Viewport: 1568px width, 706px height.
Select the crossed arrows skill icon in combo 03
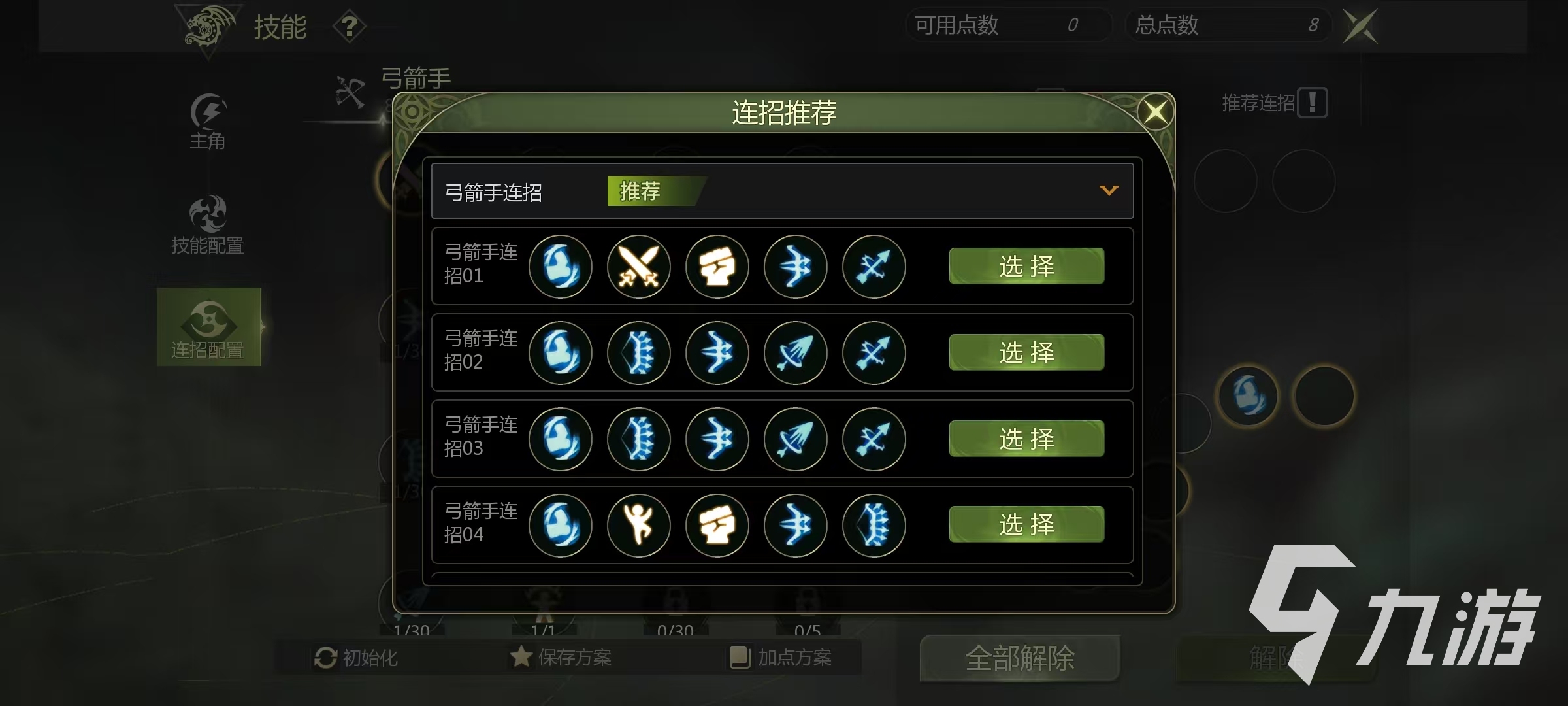(874, 439)
